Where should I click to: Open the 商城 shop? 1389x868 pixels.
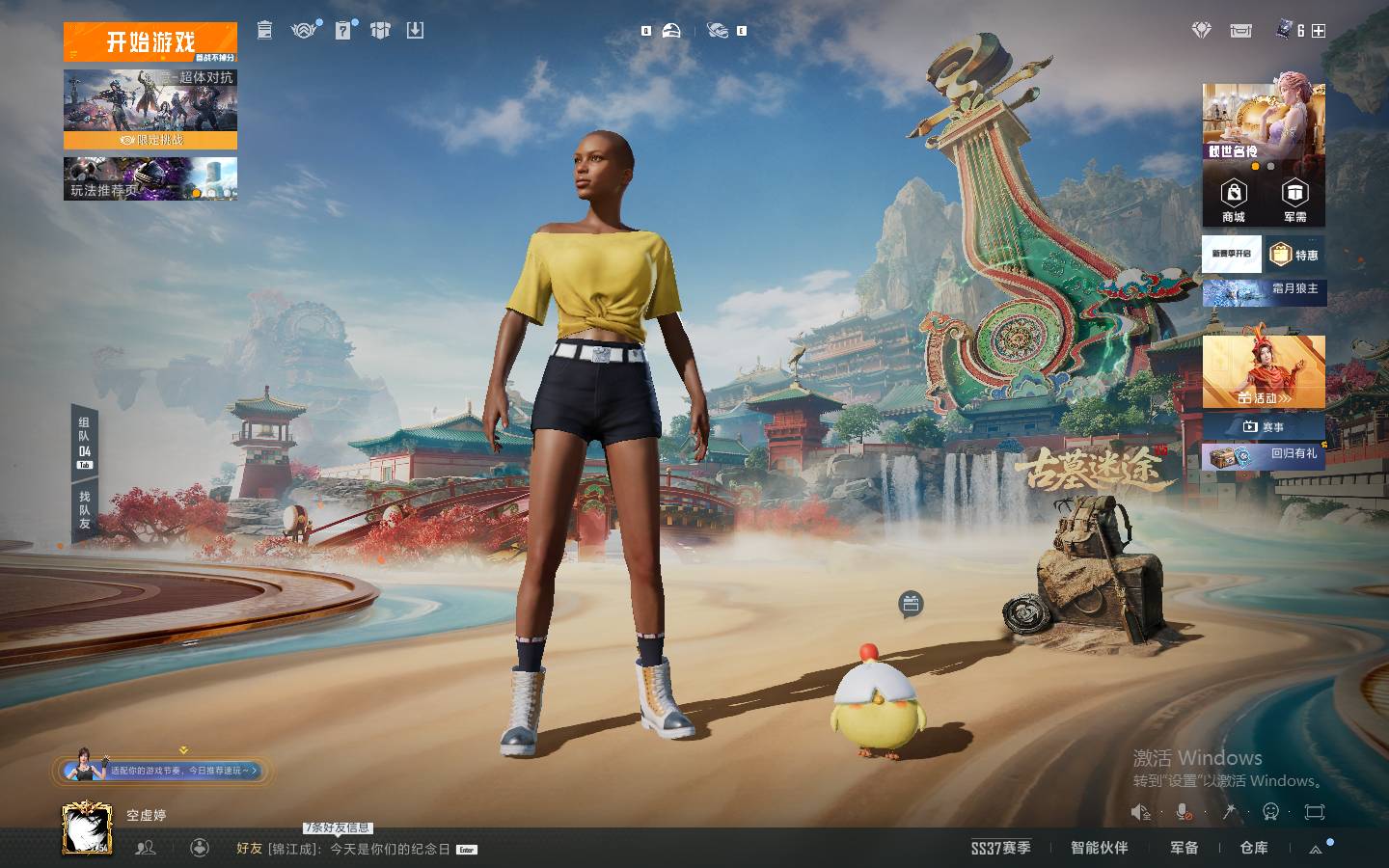point(1234,201)
